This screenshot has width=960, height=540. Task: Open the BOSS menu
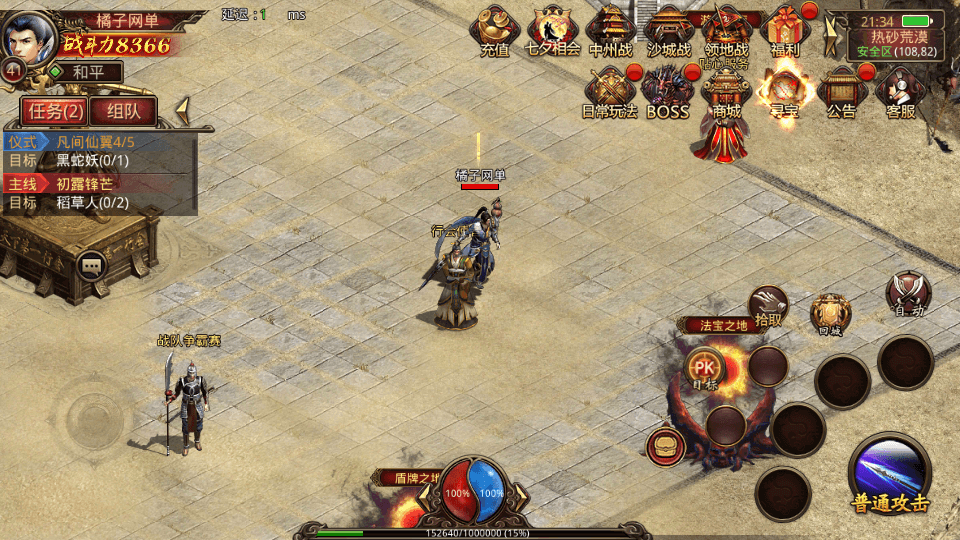(x=667, y=92)
